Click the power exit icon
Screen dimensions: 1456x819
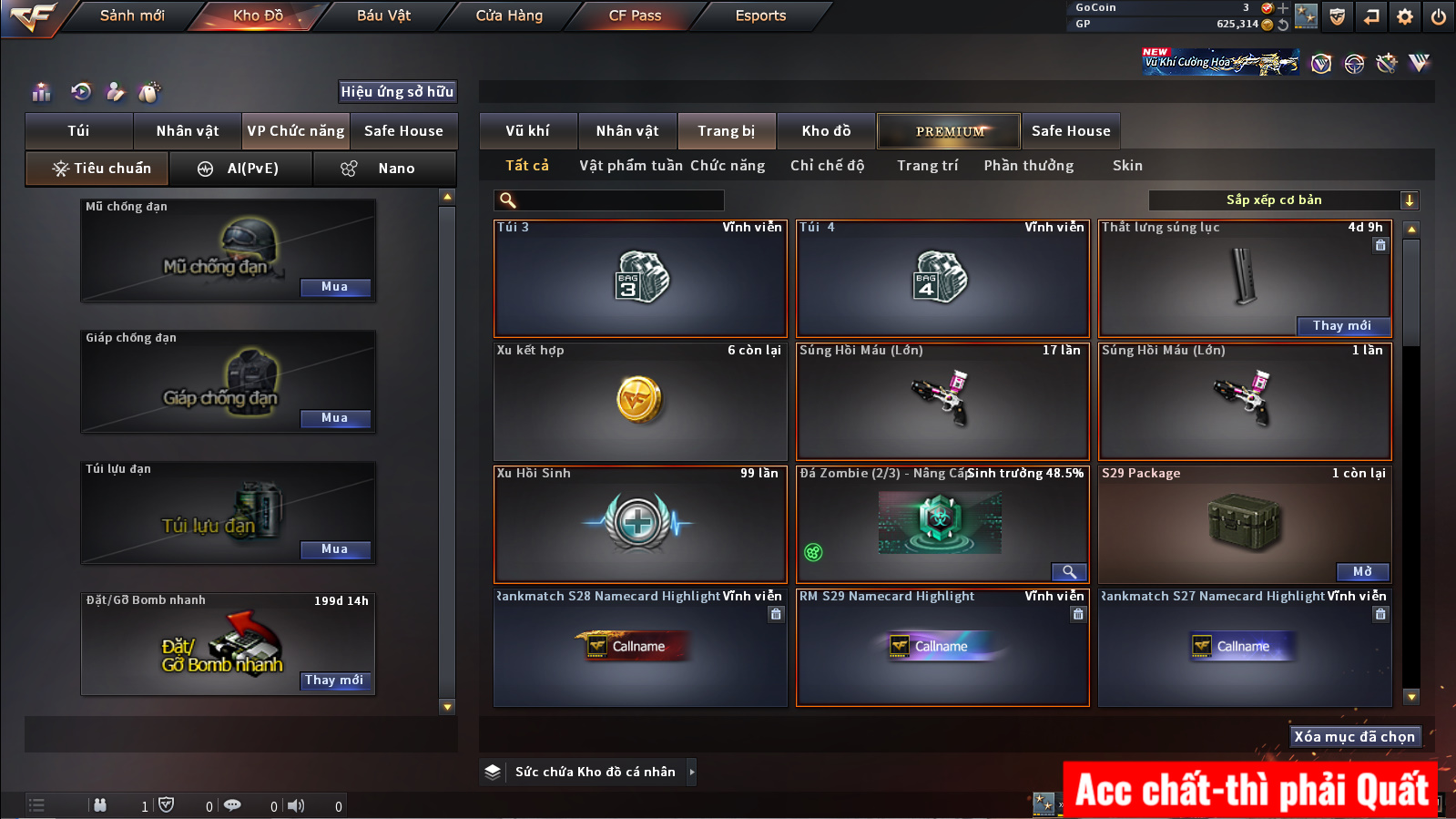pyautogui.click(x=1438, y=16)
